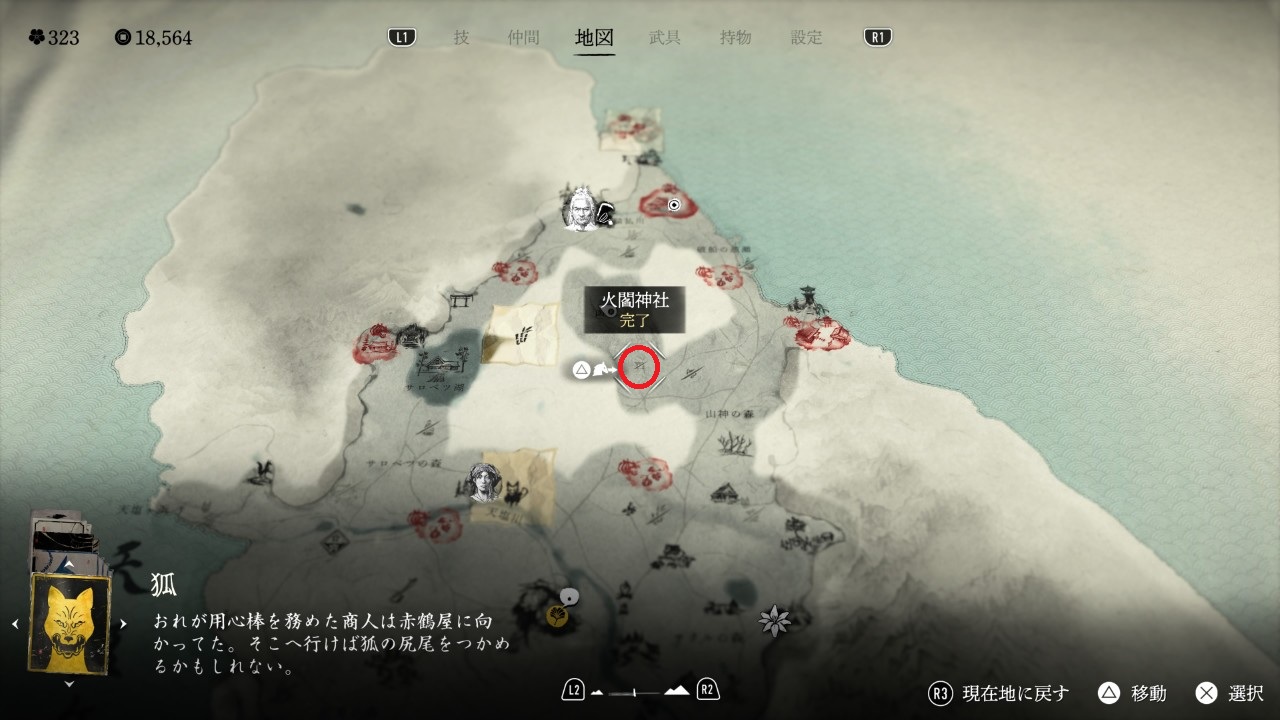
Task: Show the next quest card with right arrow
Action: click(x=123, y=624)
